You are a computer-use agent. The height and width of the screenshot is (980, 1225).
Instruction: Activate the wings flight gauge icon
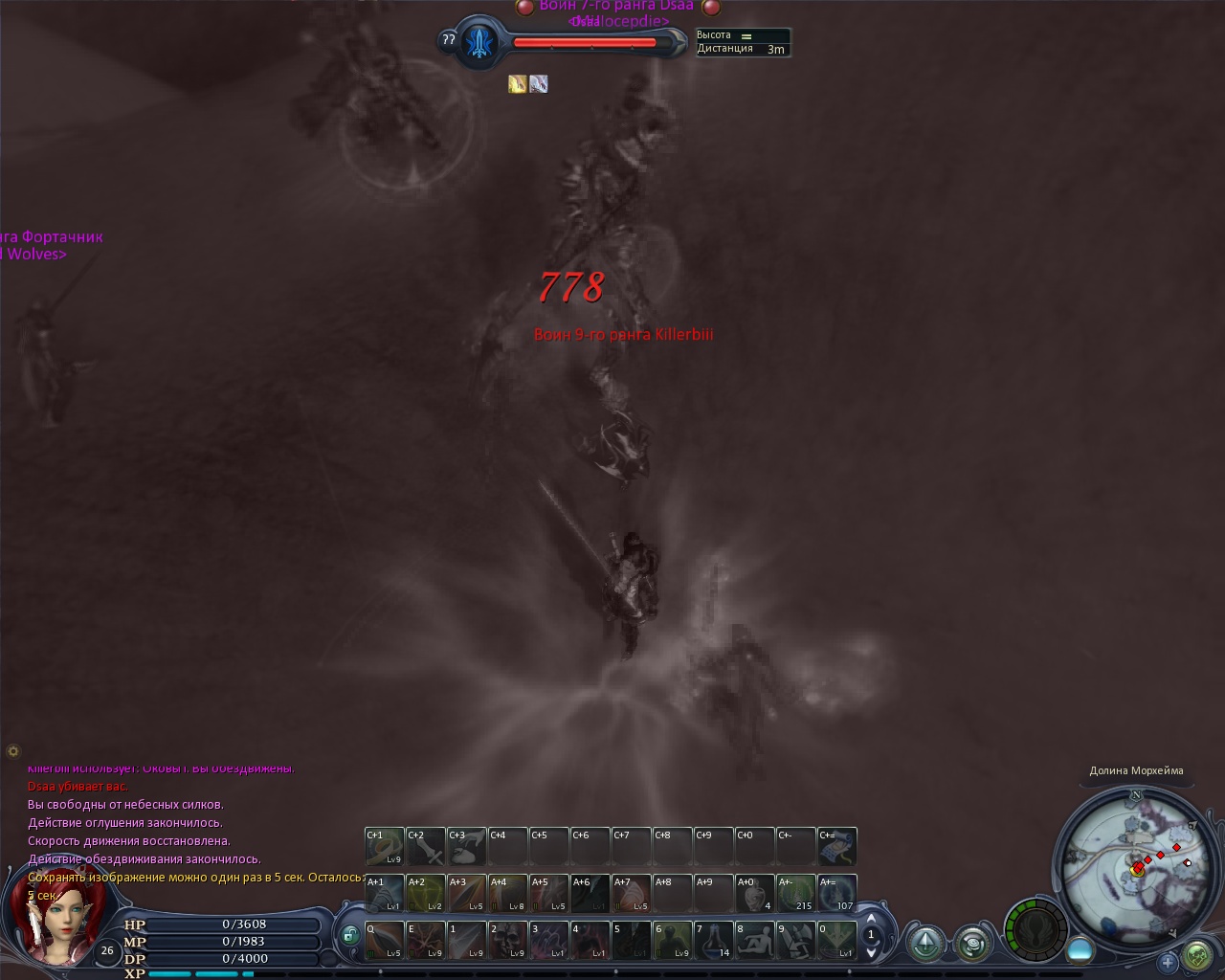1038,928
